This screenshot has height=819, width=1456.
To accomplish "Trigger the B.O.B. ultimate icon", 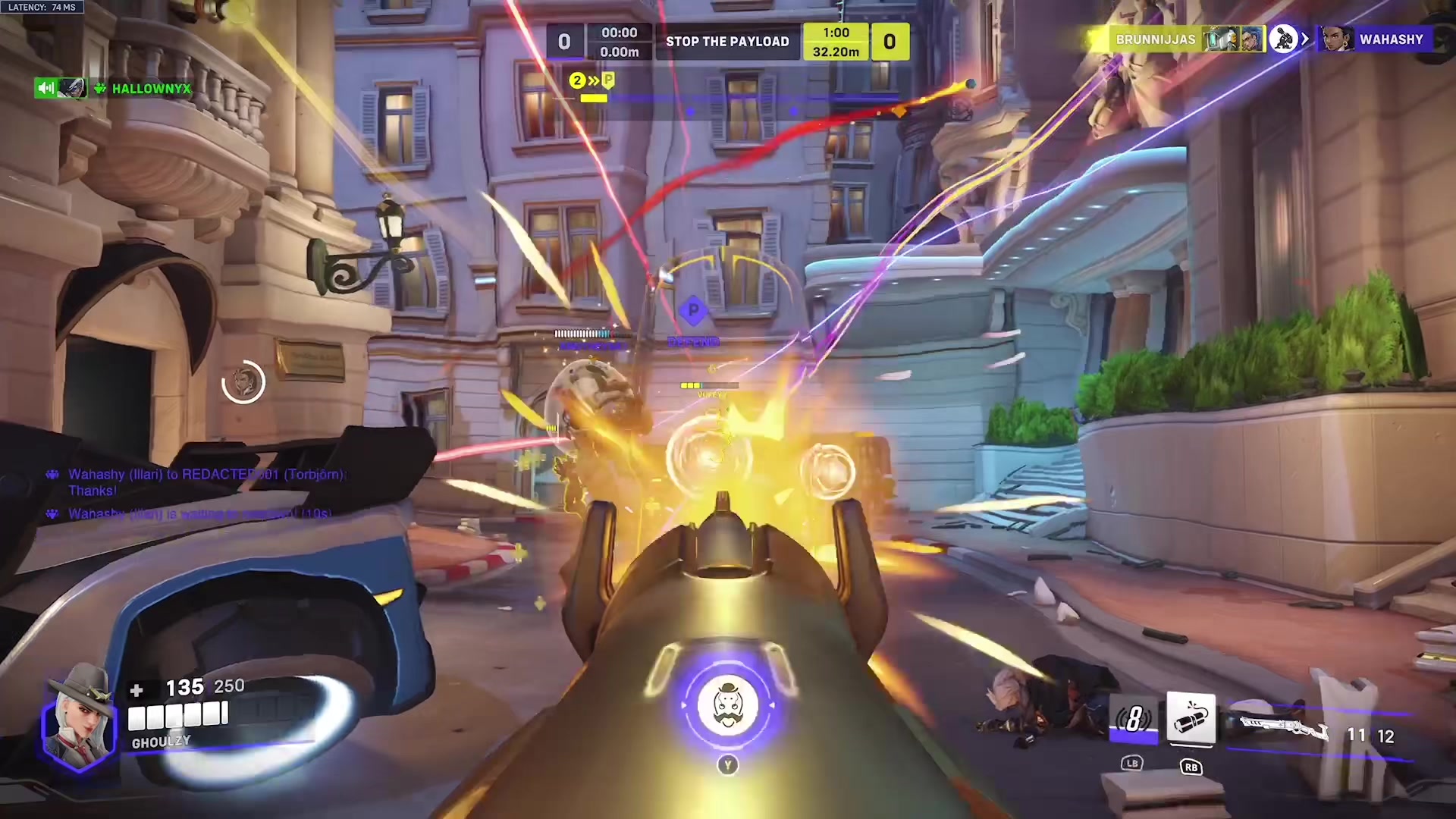I will (x=727, y=705).
